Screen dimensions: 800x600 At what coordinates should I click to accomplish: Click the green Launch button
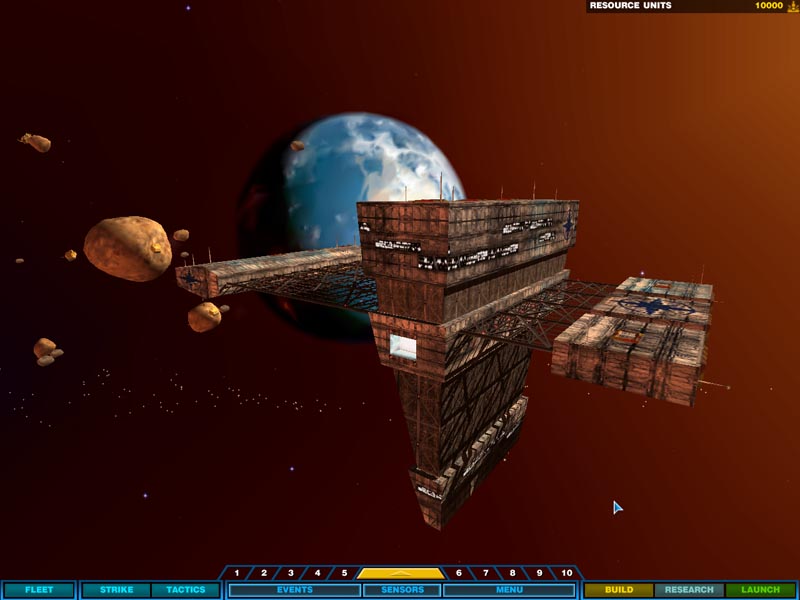click(760, 590)
